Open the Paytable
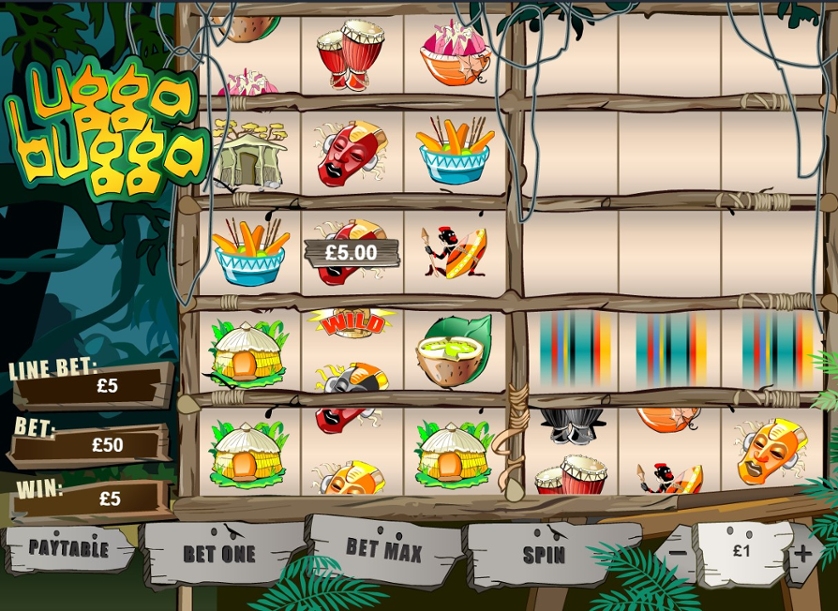 click(x=67, y=548)
